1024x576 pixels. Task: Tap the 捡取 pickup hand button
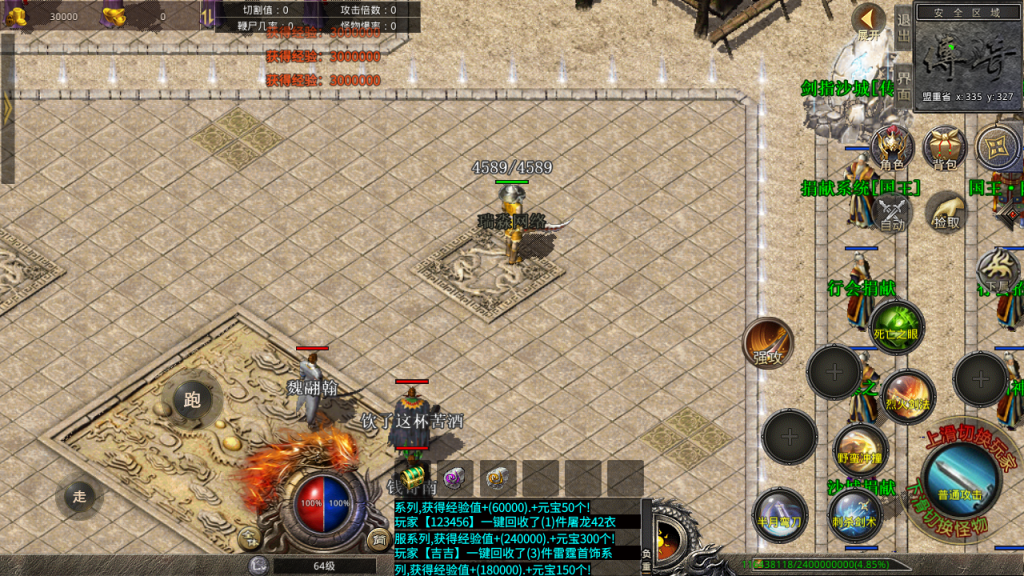coord(944,212)
